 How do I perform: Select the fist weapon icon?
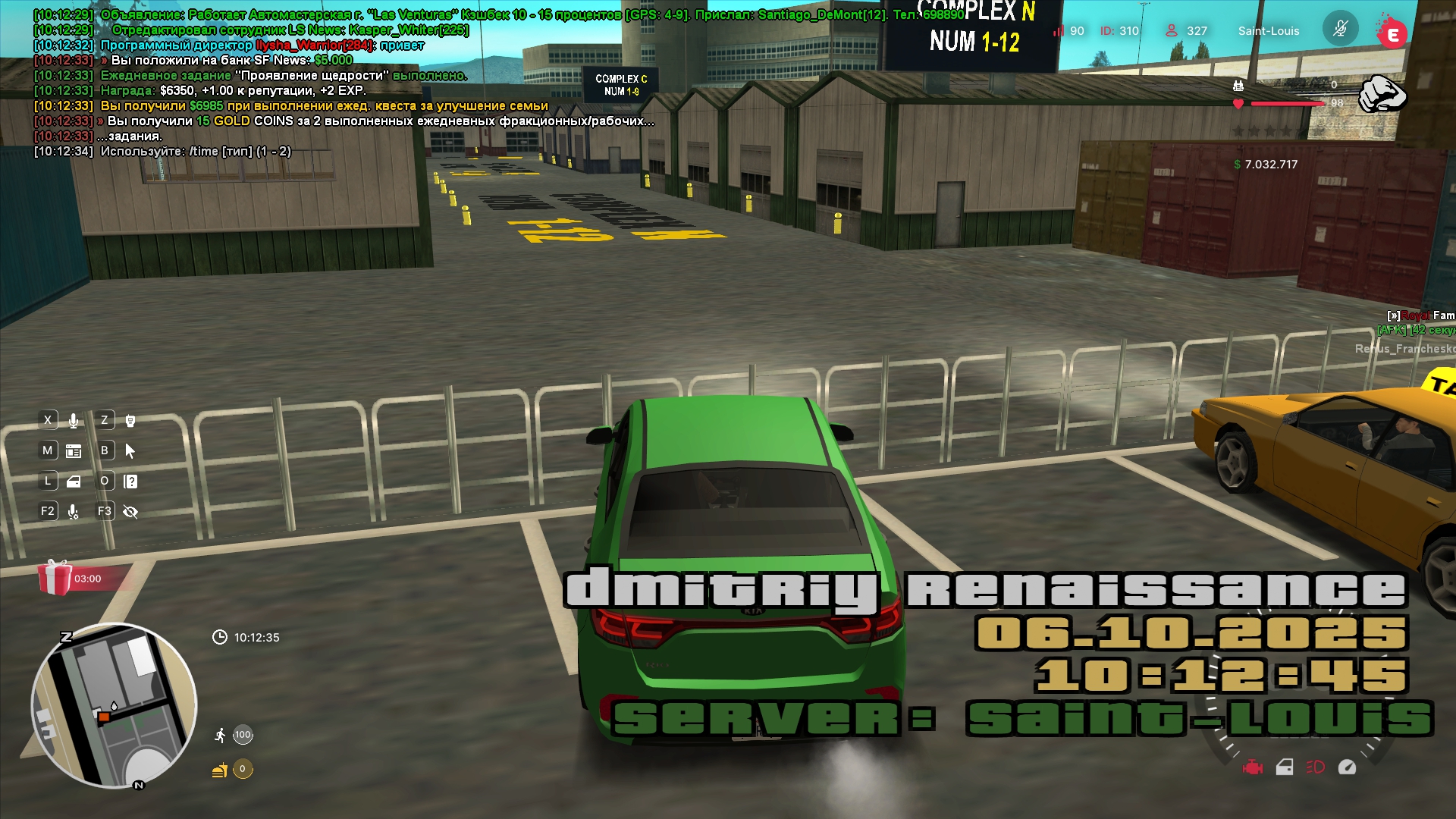point(1382,94)
